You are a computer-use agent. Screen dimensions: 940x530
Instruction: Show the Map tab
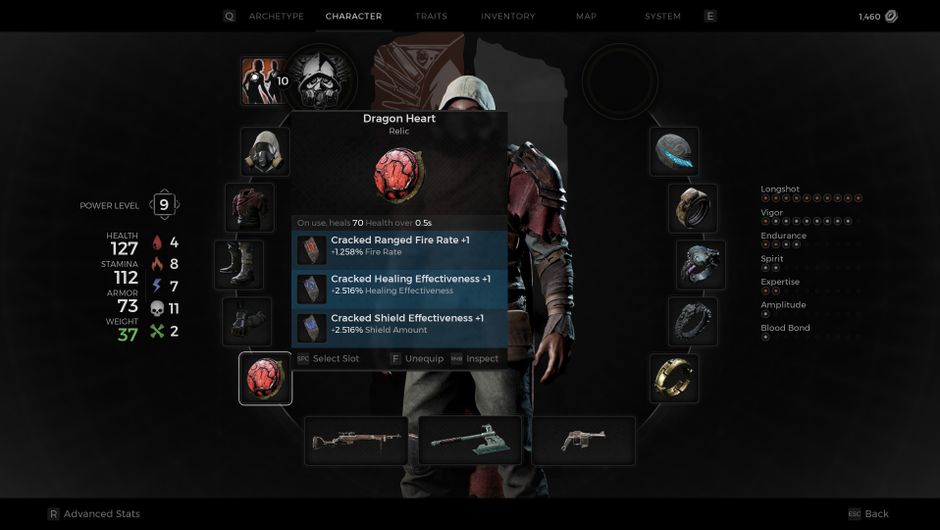586,16
